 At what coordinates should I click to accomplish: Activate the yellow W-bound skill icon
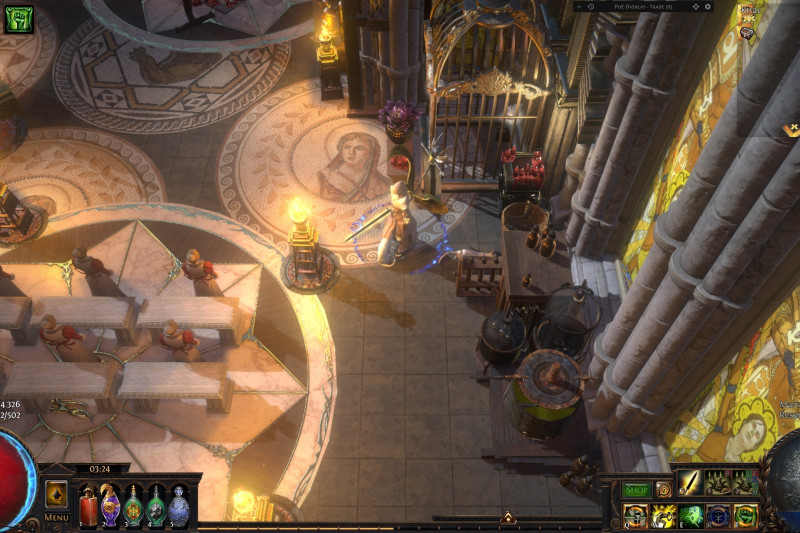[x=663, y=515]
